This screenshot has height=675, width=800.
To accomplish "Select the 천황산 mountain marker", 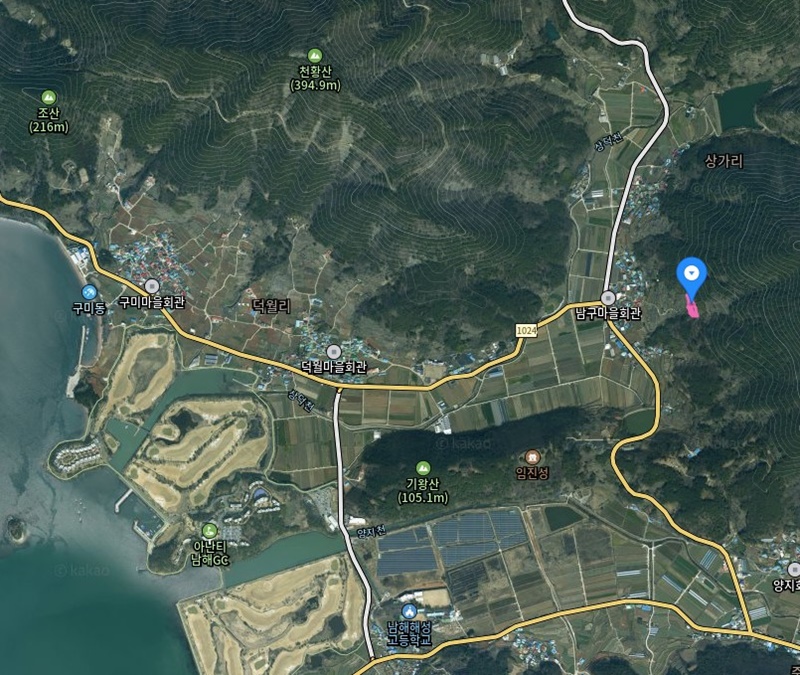I will 315,55.
